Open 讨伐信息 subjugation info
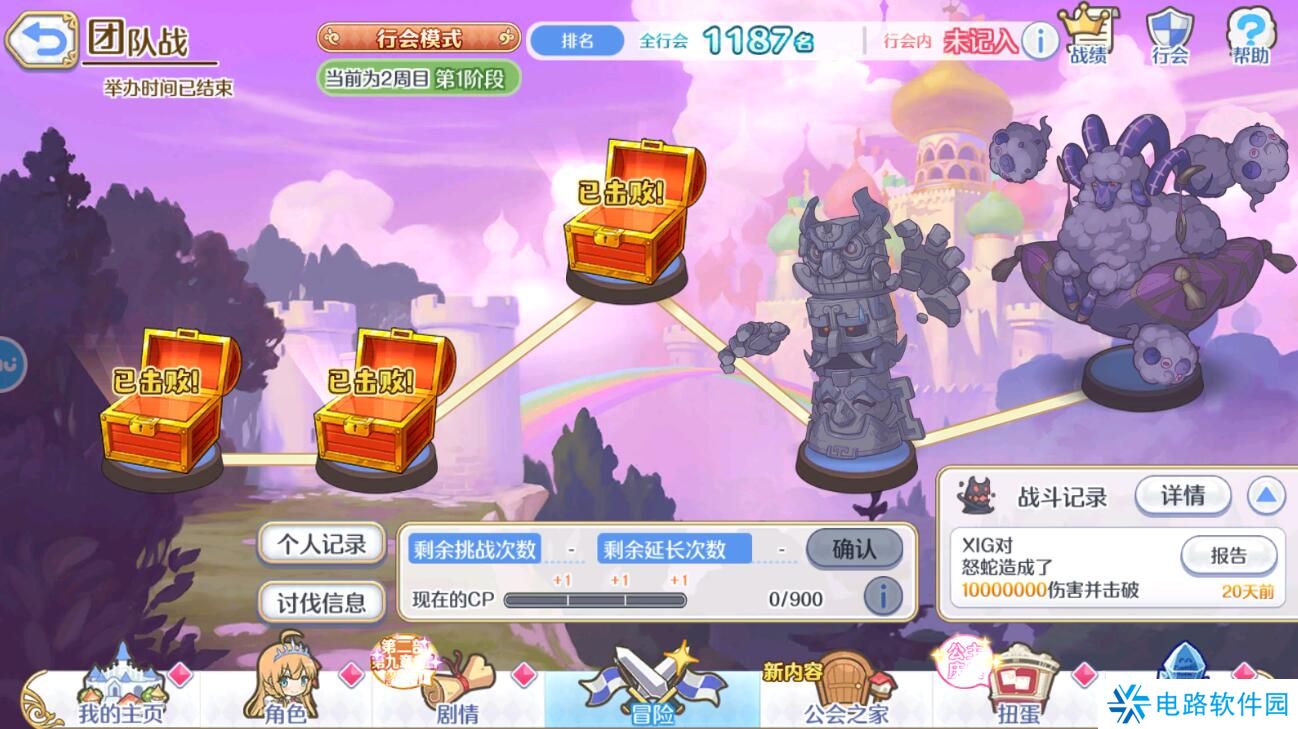 [320, 601]
